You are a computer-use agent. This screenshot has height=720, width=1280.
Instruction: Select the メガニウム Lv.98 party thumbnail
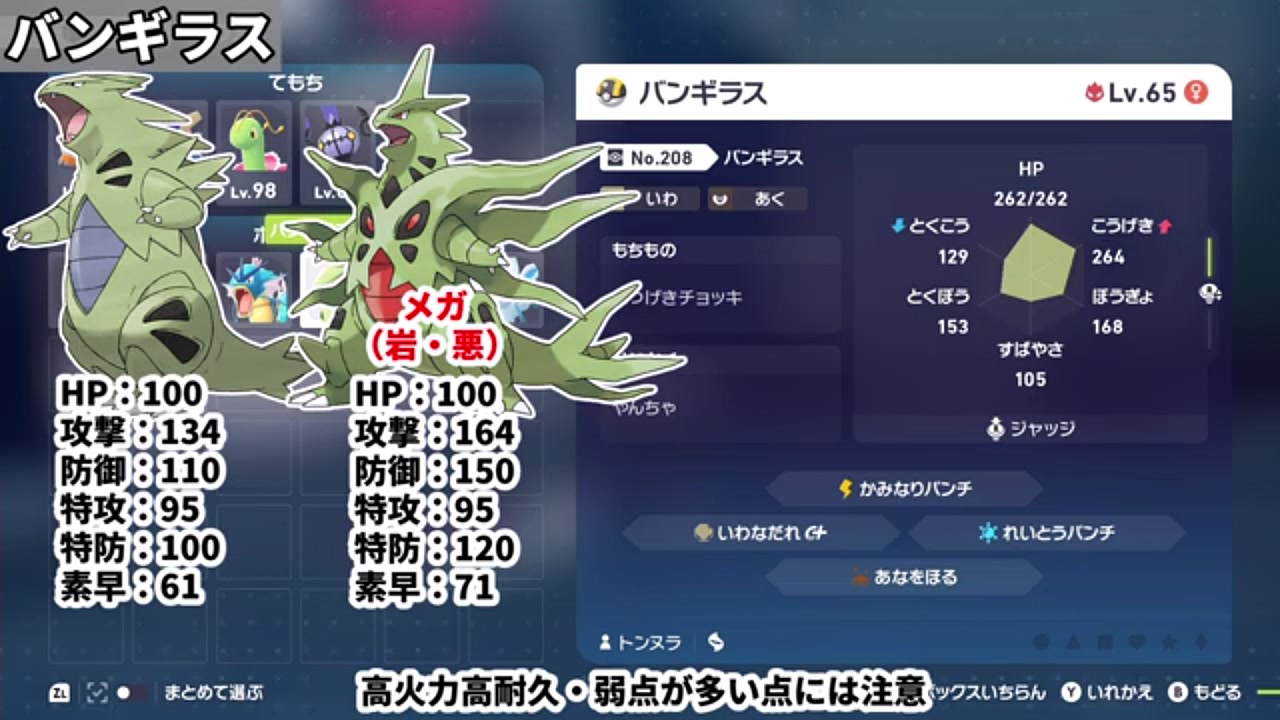[x=255, y=150]
